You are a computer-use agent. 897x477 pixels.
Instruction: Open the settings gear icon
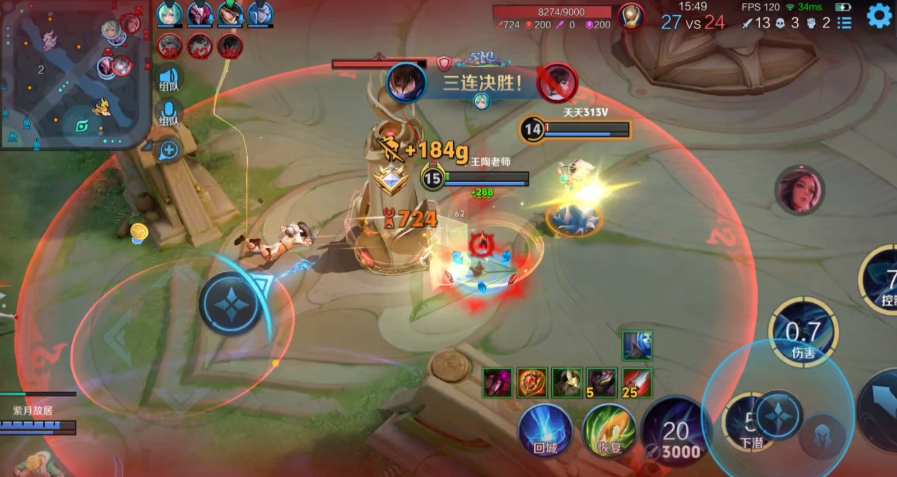[879, 15]
